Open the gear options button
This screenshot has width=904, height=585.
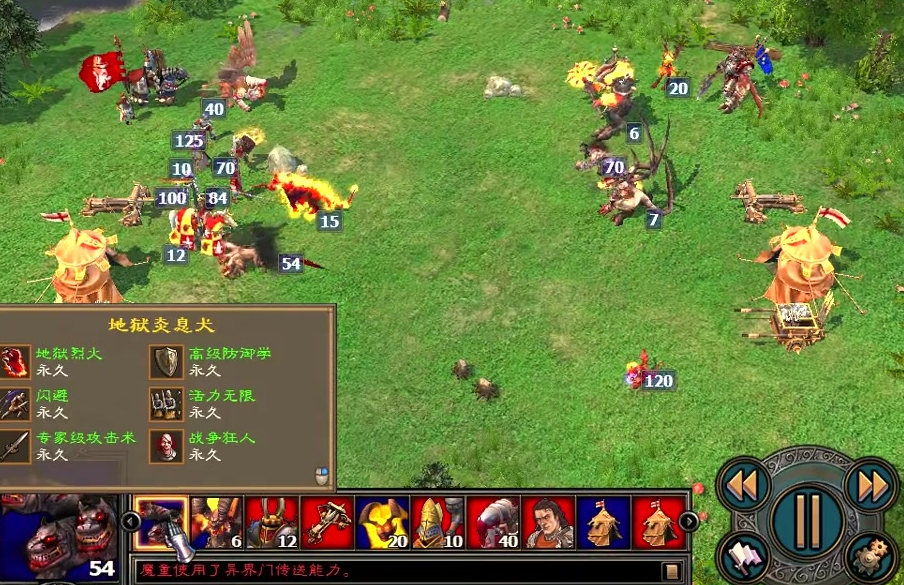pyautogui.click(x=870, y=558)
